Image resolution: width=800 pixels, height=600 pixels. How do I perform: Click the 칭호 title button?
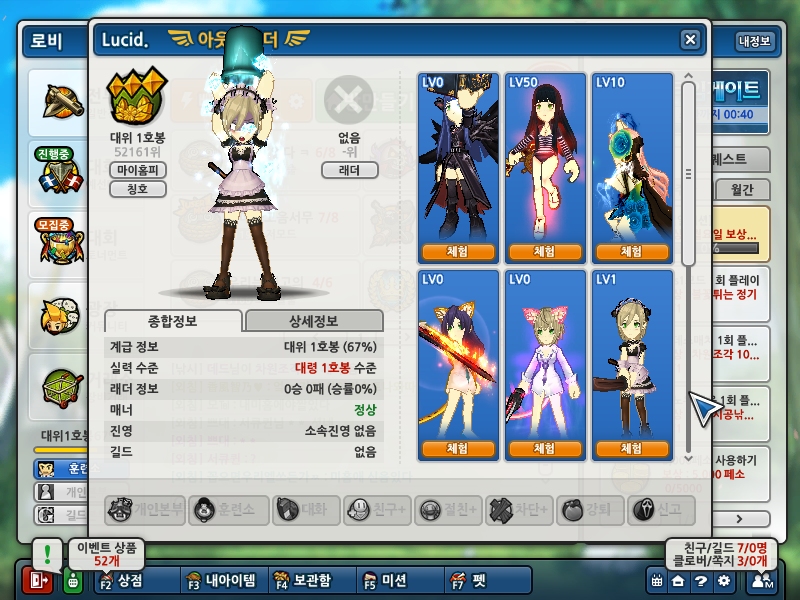tap(137, 189)
